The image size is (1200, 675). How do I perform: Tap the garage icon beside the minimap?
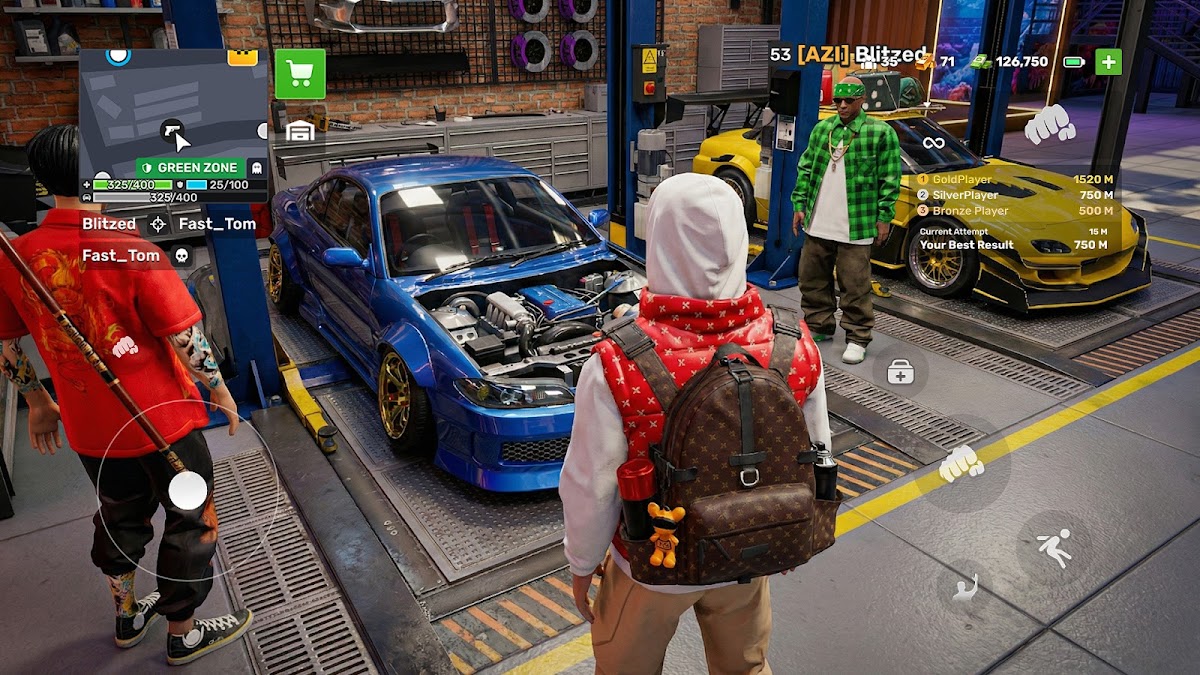coord(300,130)
